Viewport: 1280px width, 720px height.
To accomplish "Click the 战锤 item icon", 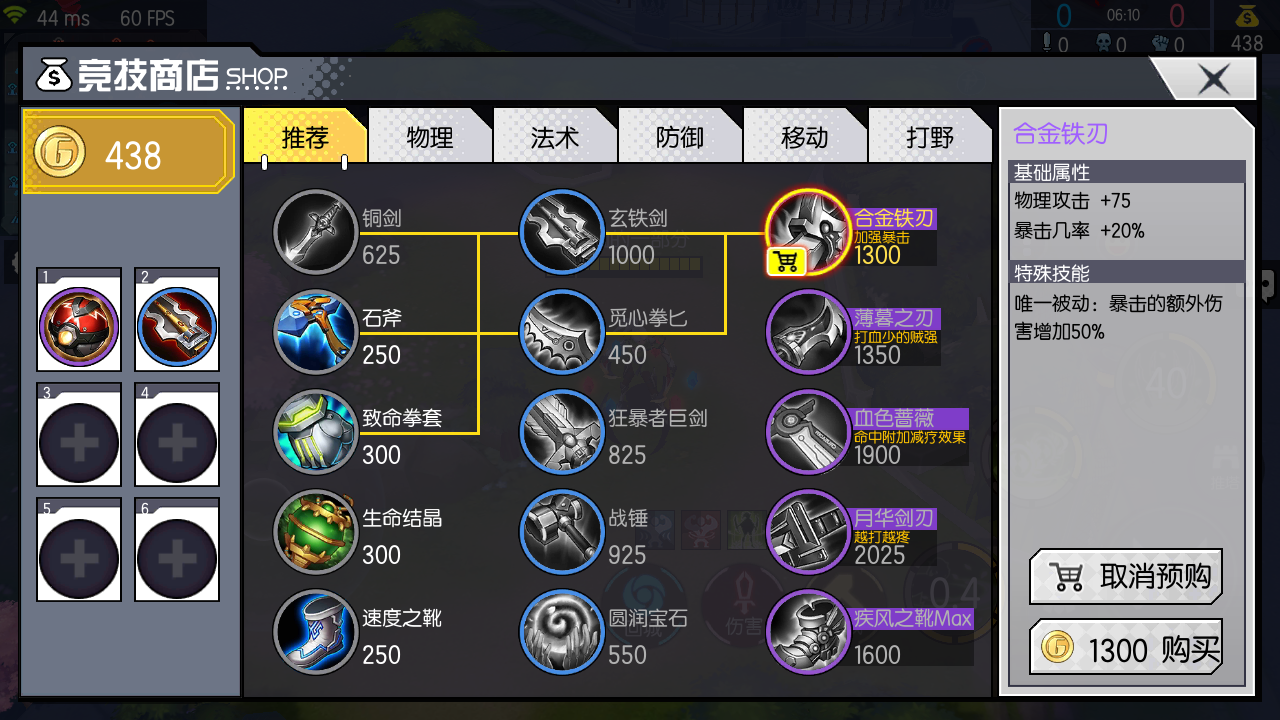I will click(562, 532).
